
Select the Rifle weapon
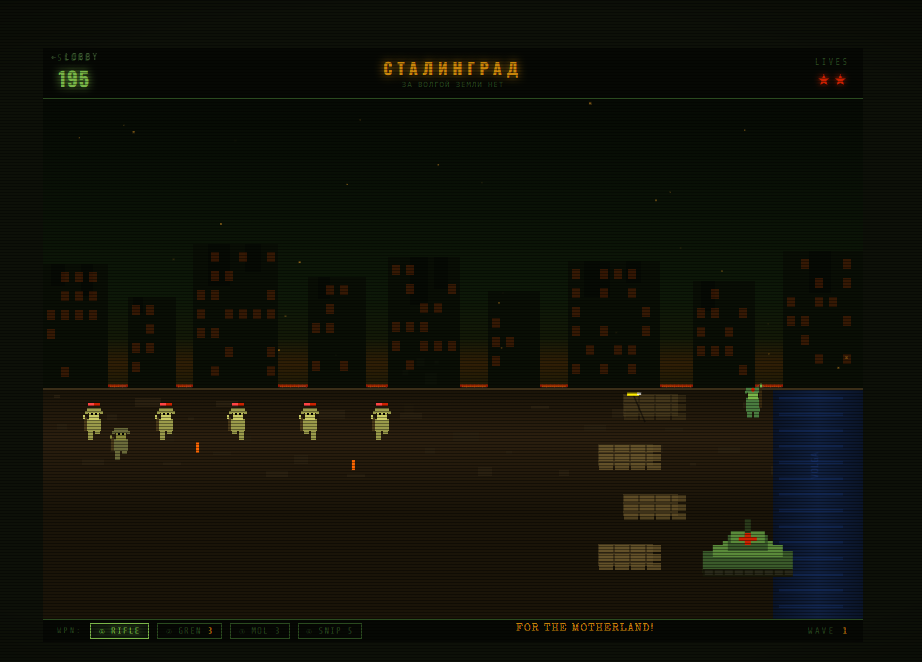[119, 631]
